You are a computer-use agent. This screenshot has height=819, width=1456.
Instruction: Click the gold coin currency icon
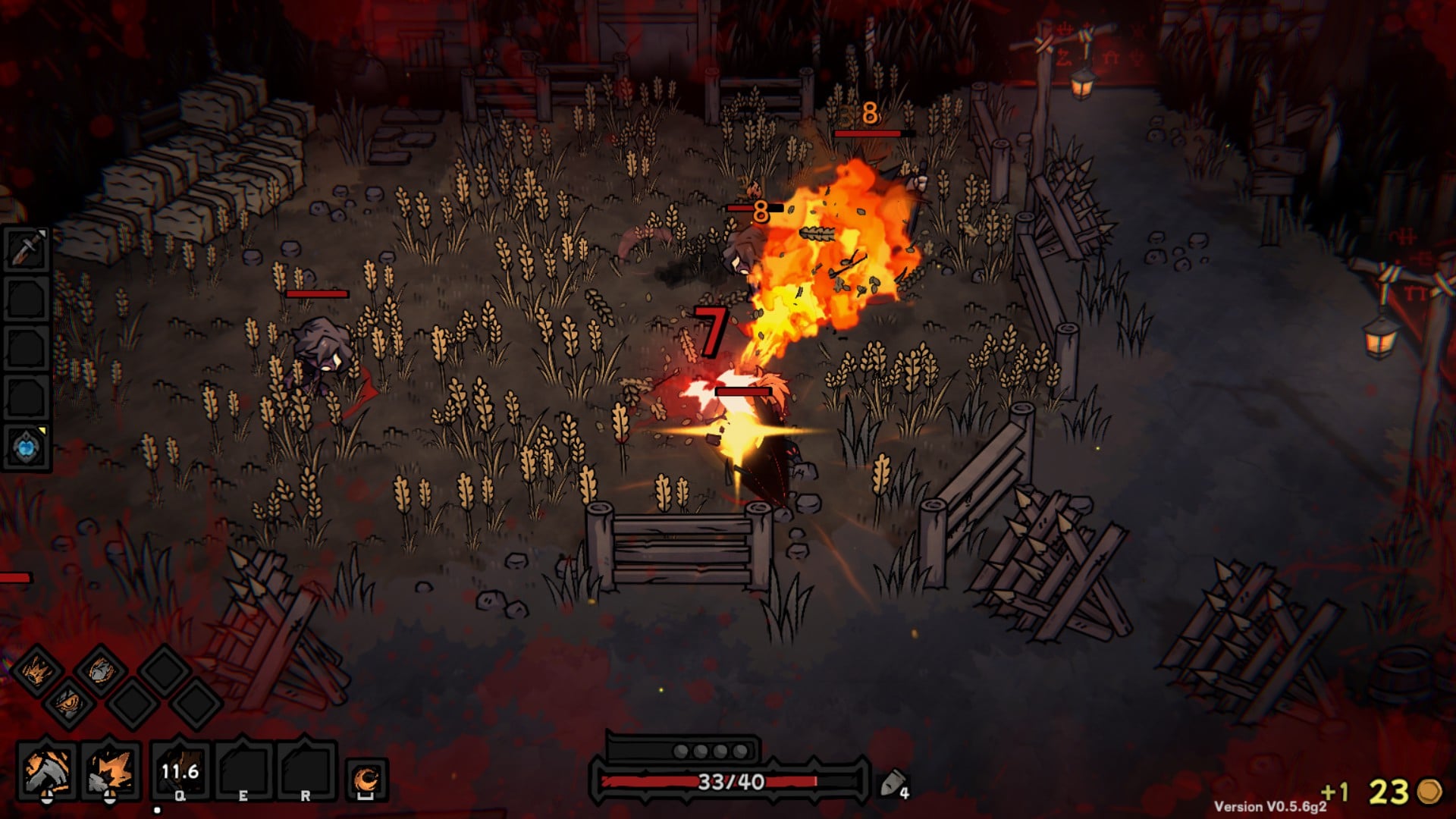[1429, 791]
